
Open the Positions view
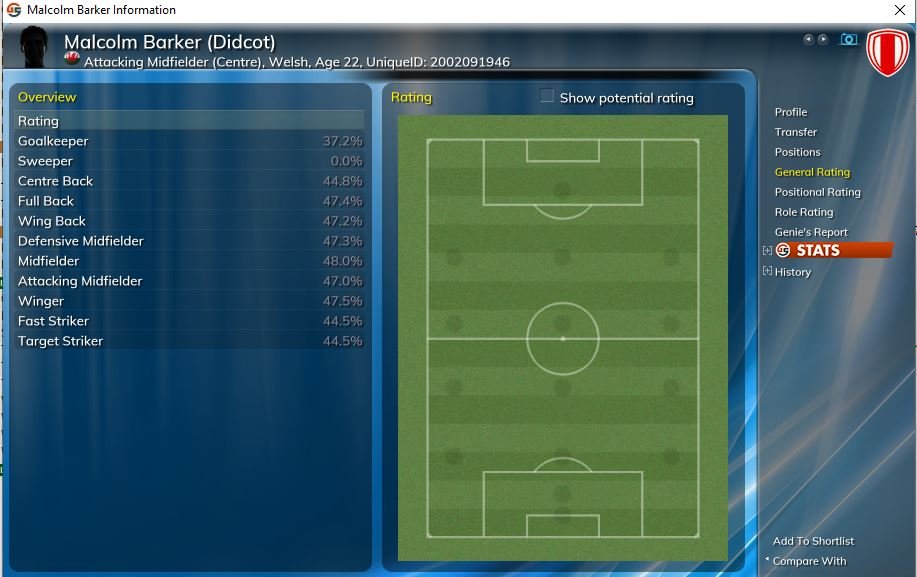[797, 152]
